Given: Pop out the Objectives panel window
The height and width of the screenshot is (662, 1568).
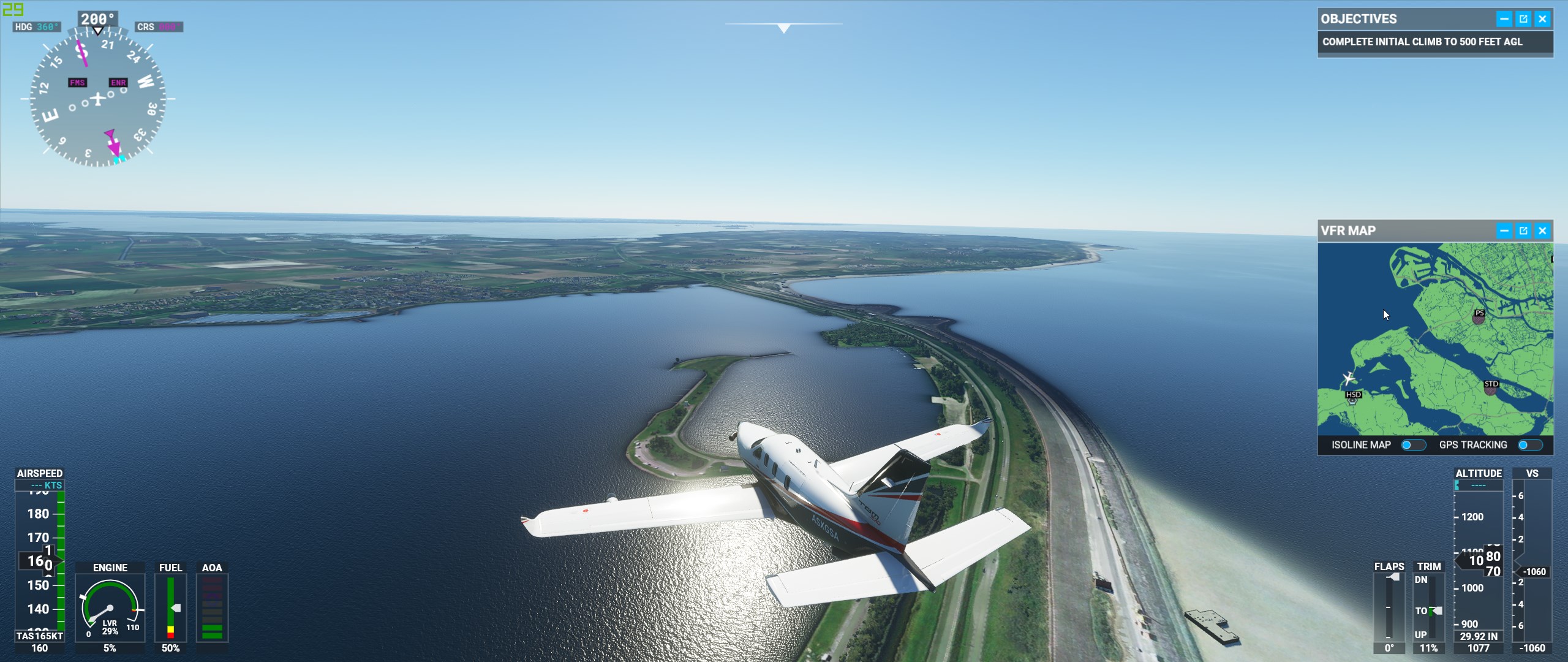Looking at the screenshot, I should 1523,19.
